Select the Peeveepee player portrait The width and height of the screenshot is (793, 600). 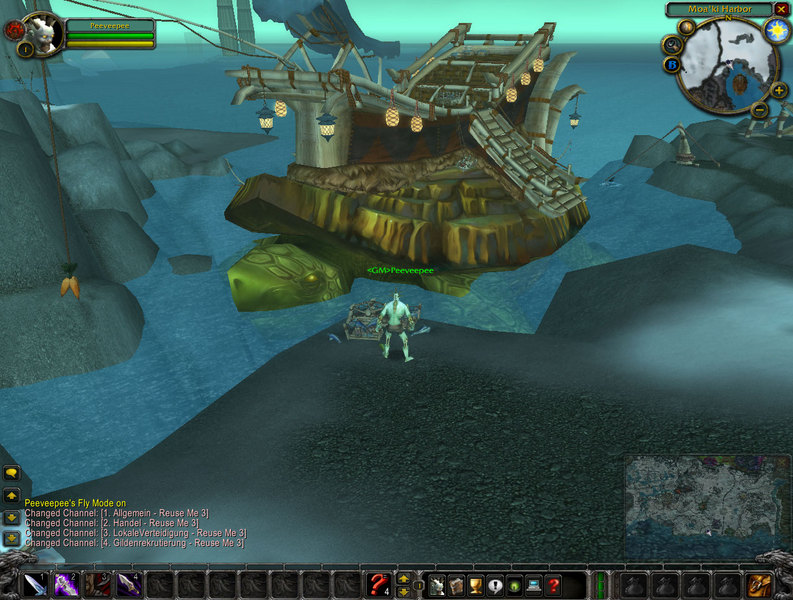pos(41,32)
